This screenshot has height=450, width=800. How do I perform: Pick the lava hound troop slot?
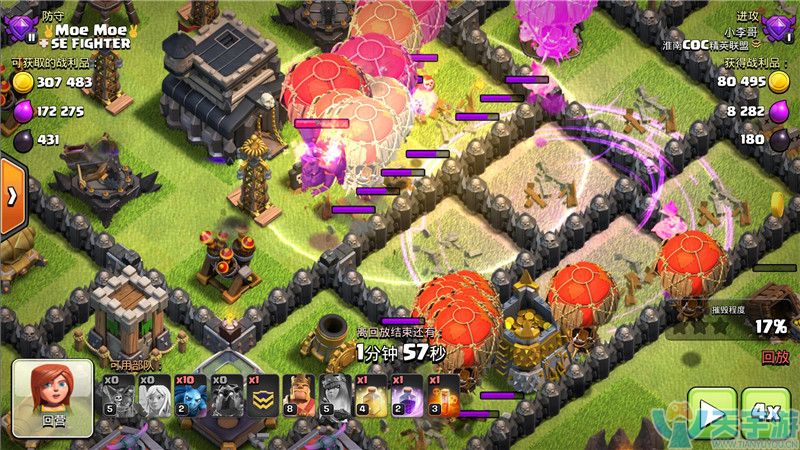click(x=228, y=396)
